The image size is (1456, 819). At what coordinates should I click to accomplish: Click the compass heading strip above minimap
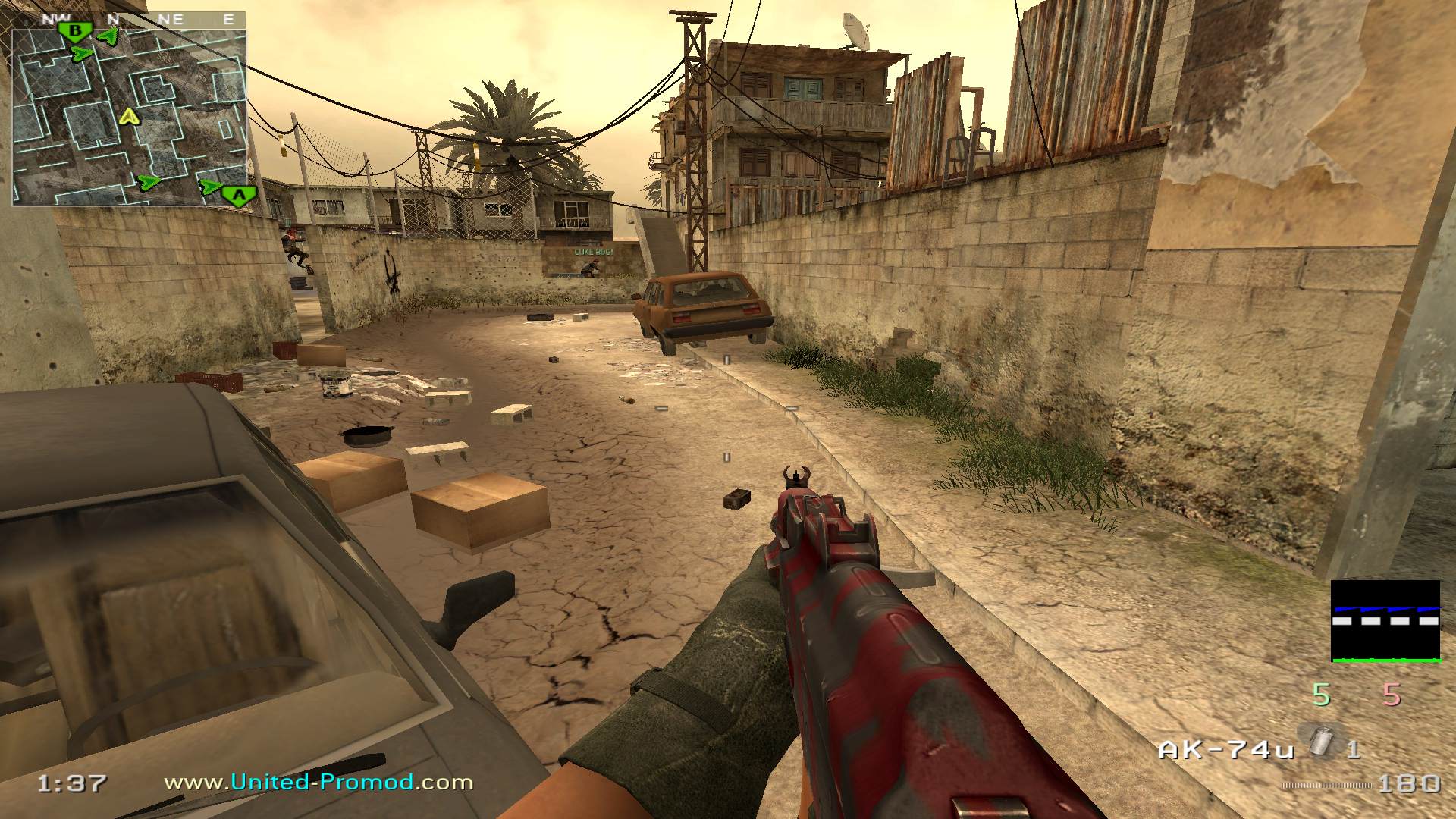pyautogui.click(x=129, y=20)
